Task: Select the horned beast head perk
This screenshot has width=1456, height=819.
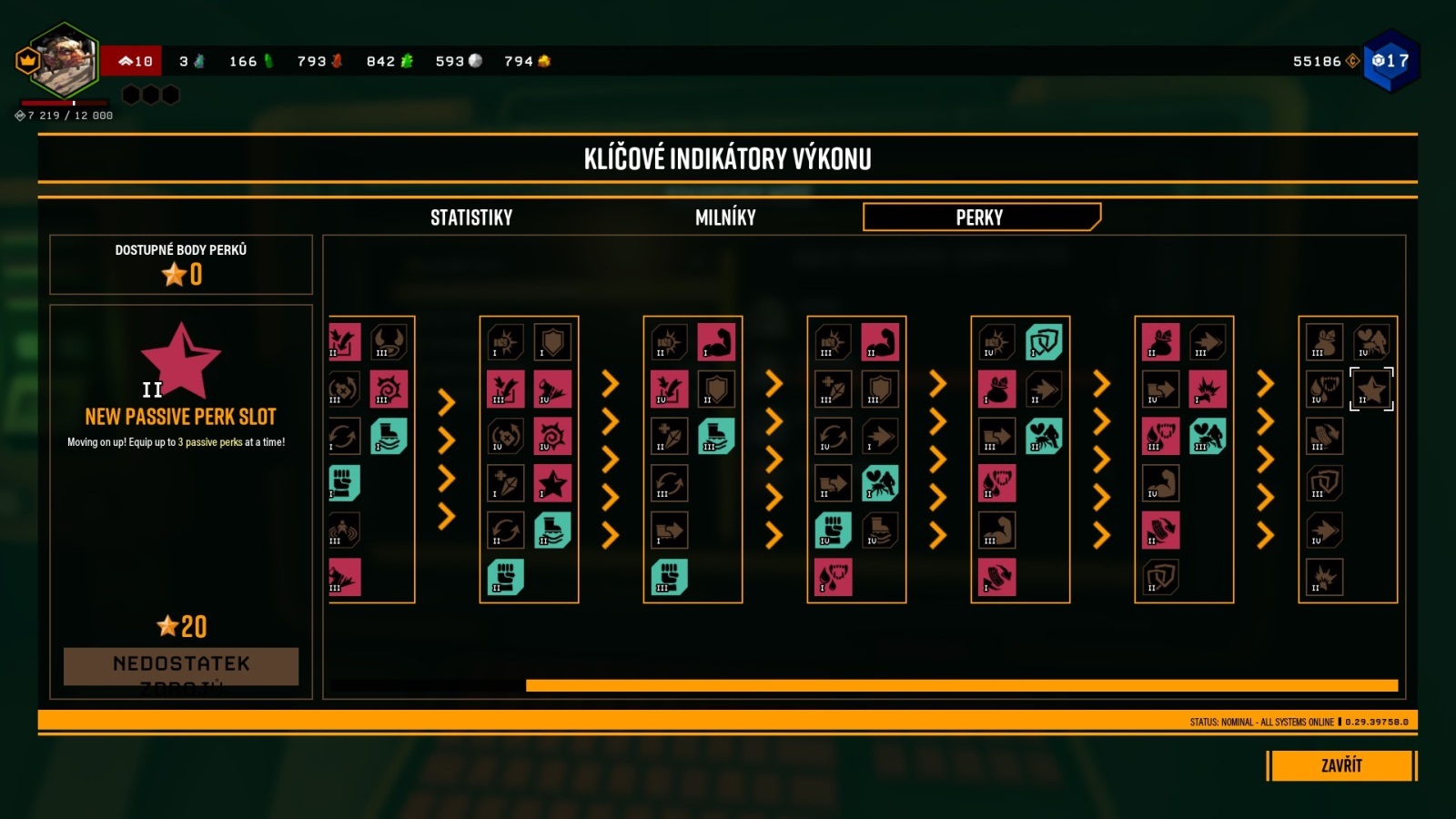Action: [389, 342]
